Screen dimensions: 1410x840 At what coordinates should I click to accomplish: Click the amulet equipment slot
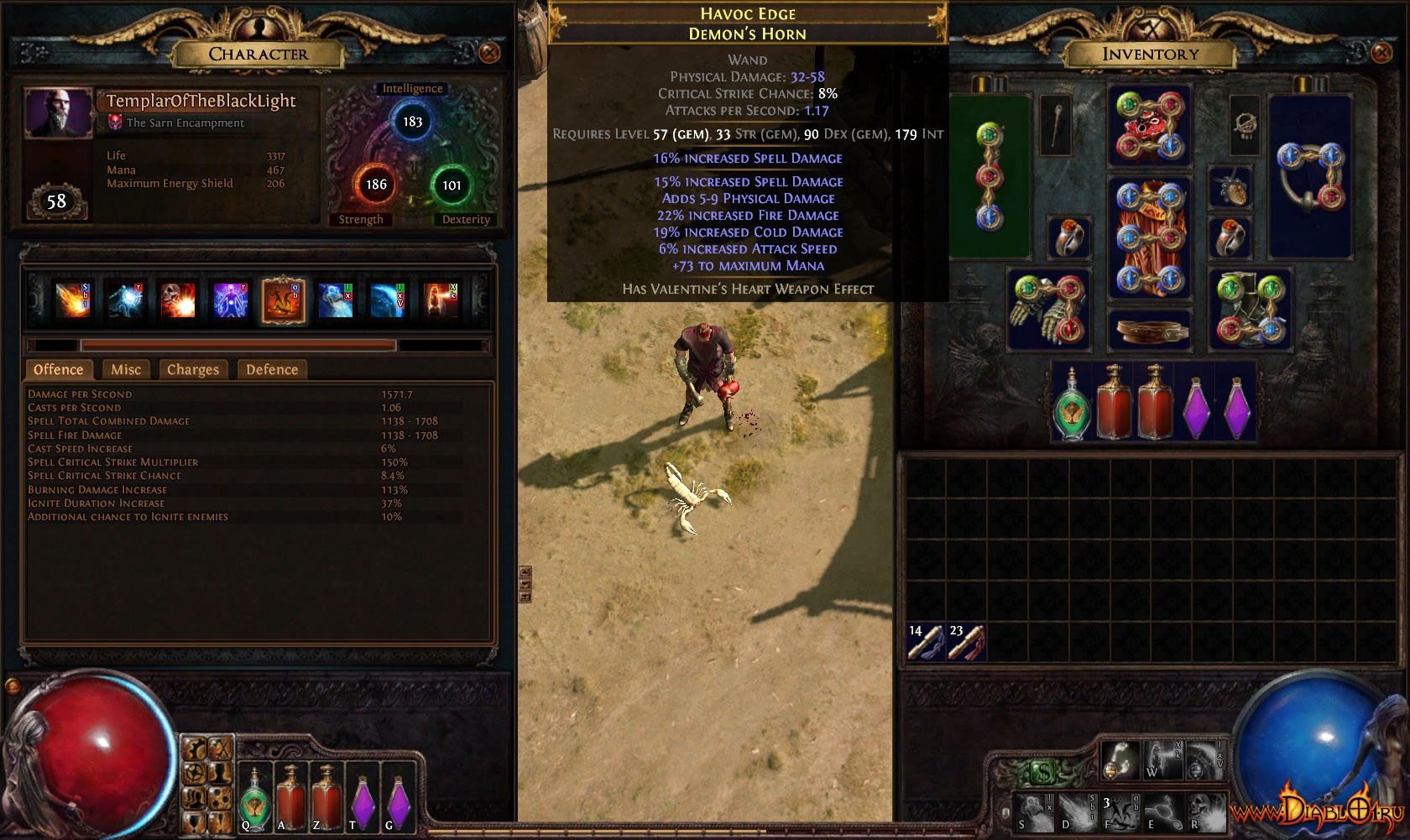coord(1245,124)
